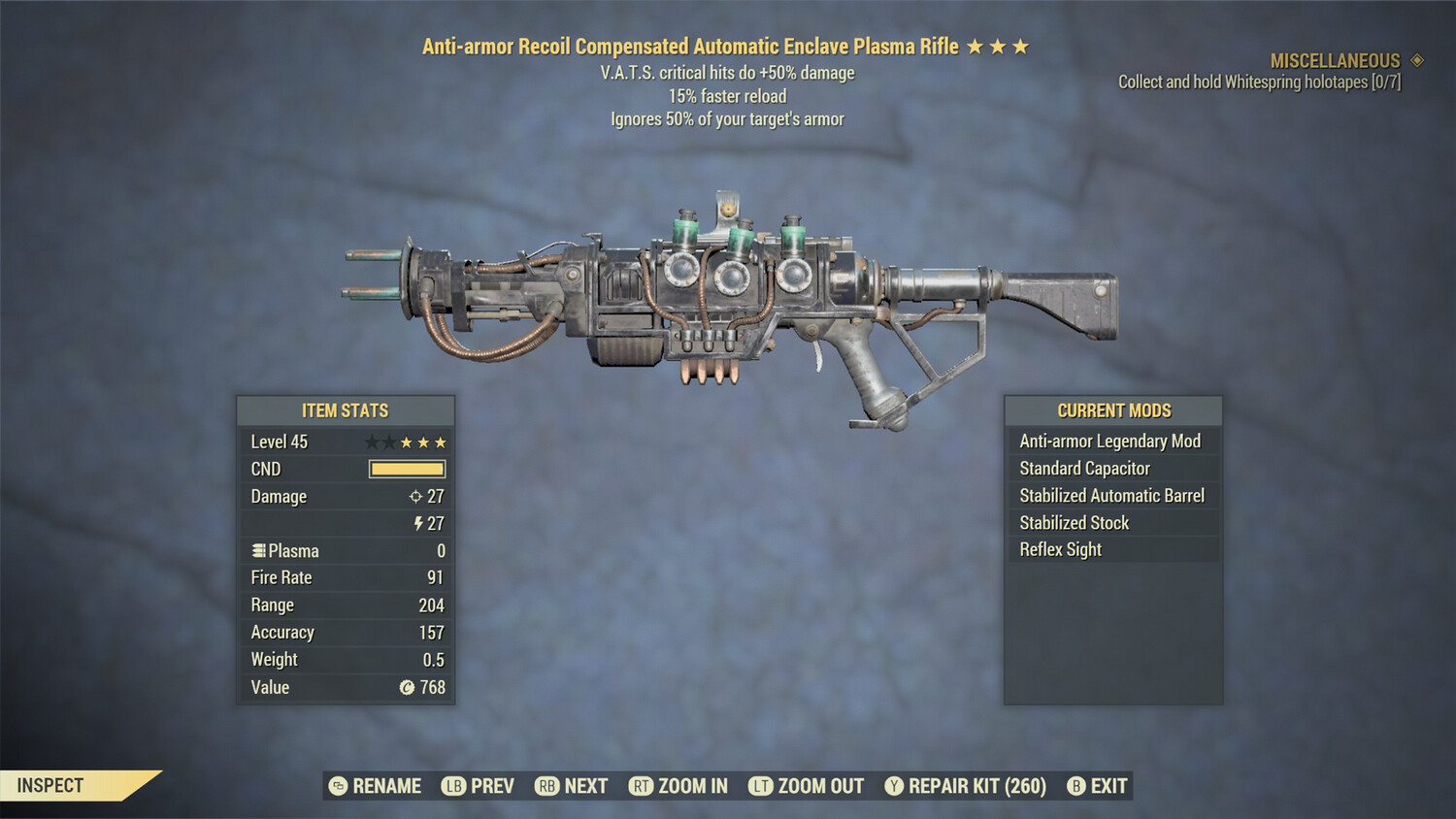
Task: Toggle the third star on the Level 45 row
Action: click(406, 442)
